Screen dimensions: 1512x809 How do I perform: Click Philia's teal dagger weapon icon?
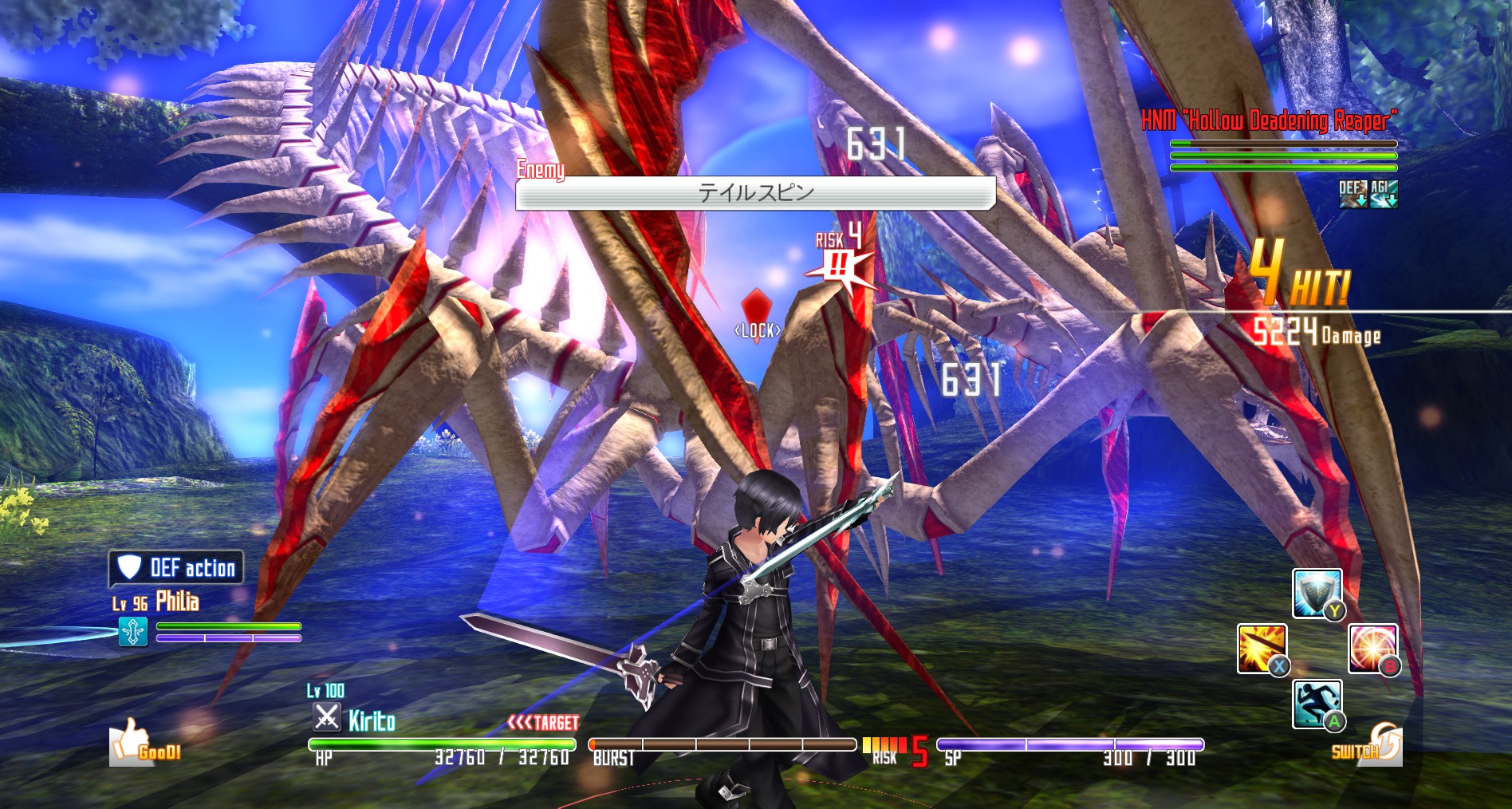133,632
